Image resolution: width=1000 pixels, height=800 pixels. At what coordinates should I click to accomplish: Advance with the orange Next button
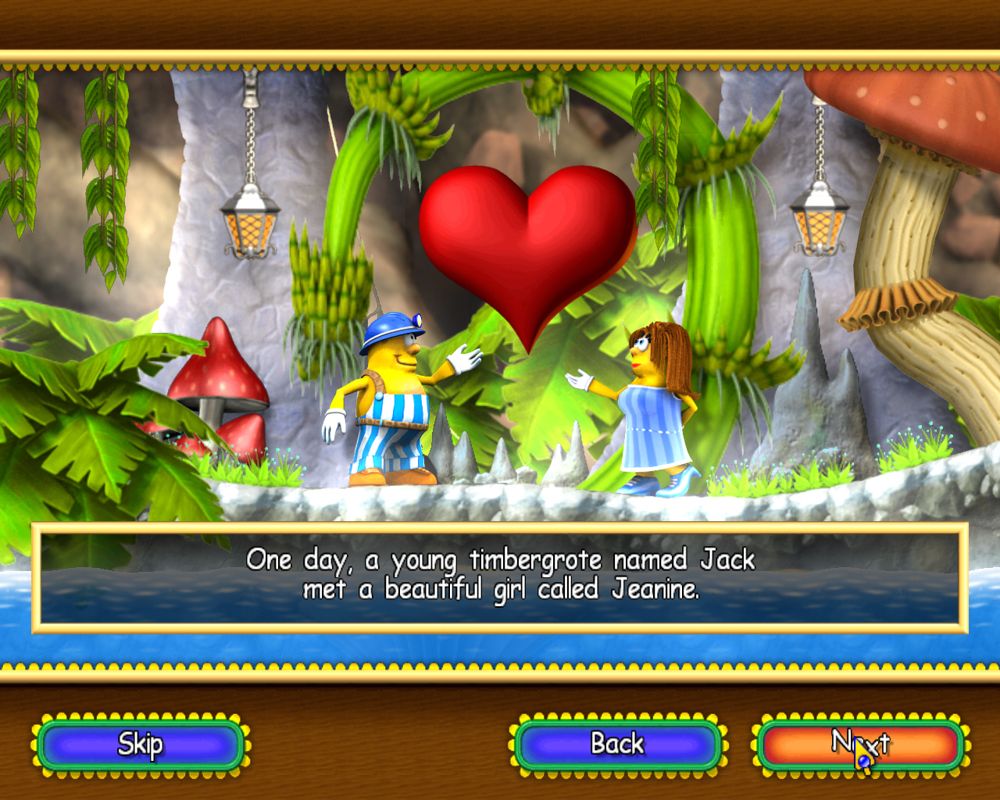tap(860, 745)
